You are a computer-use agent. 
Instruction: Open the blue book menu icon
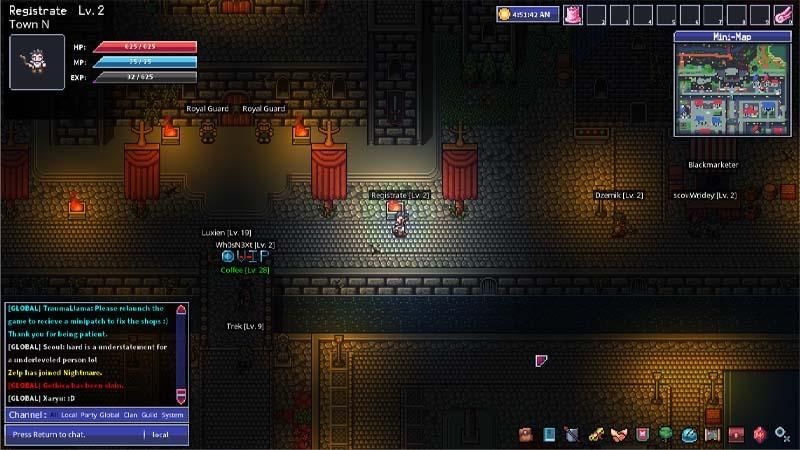coord(549,434)
